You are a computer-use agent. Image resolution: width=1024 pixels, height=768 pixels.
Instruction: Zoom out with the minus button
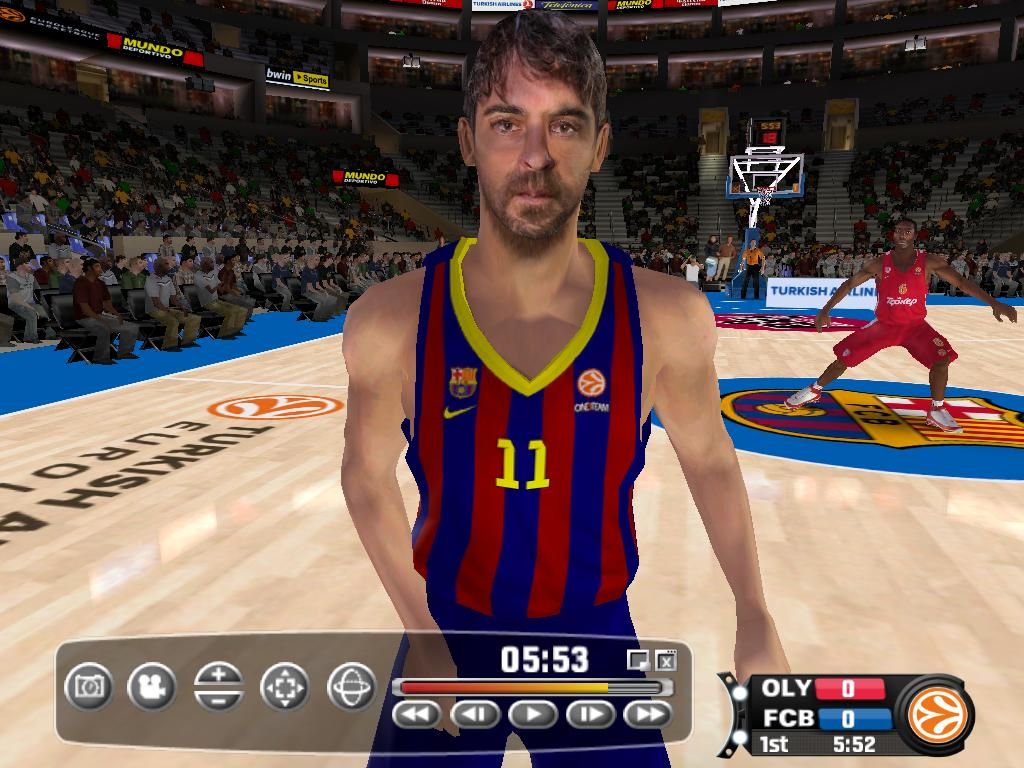pyautogui.click(x=219, y=698)
